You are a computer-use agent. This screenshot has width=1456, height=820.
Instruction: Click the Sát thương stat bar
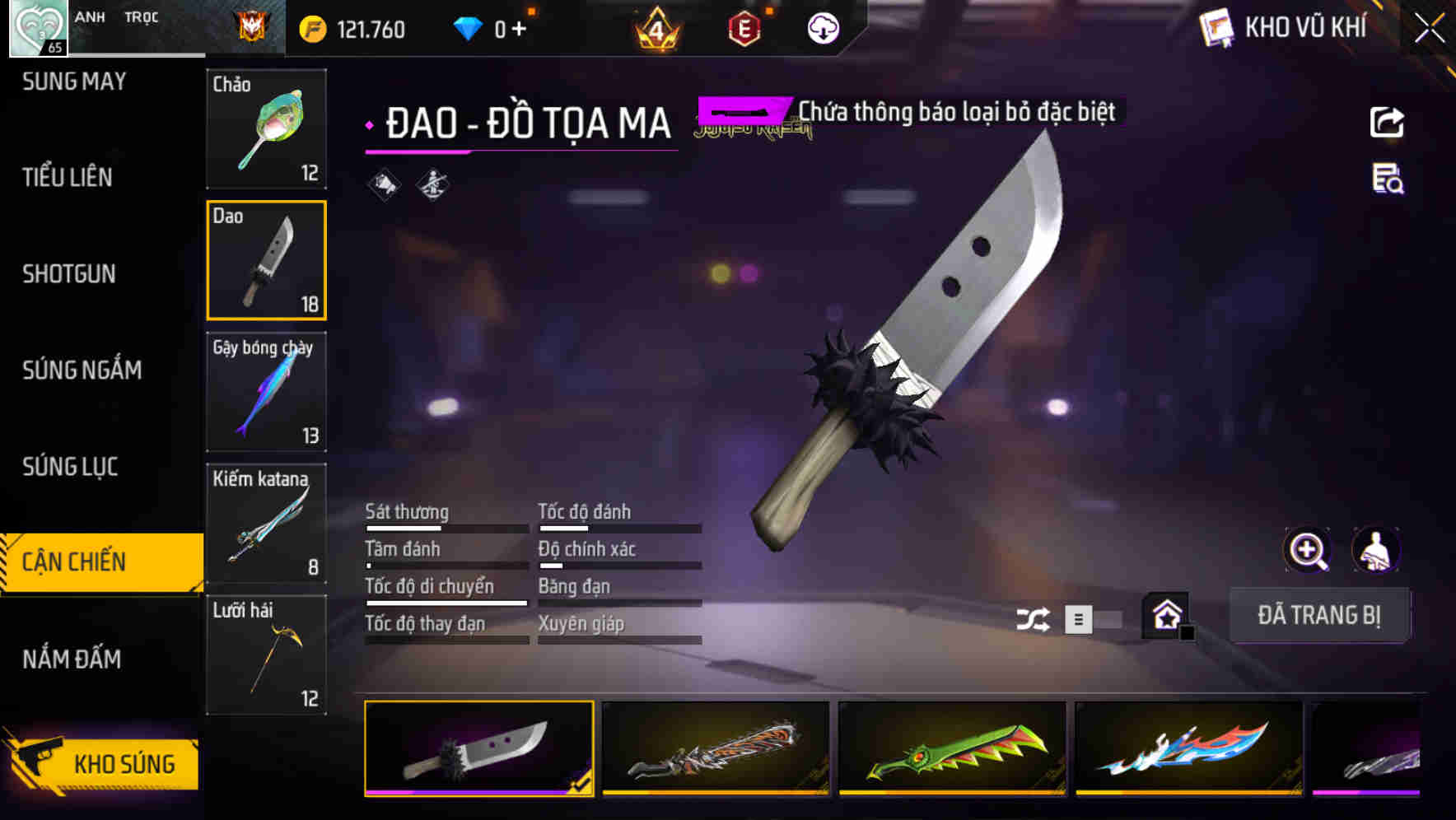click(x=446, y=527)
